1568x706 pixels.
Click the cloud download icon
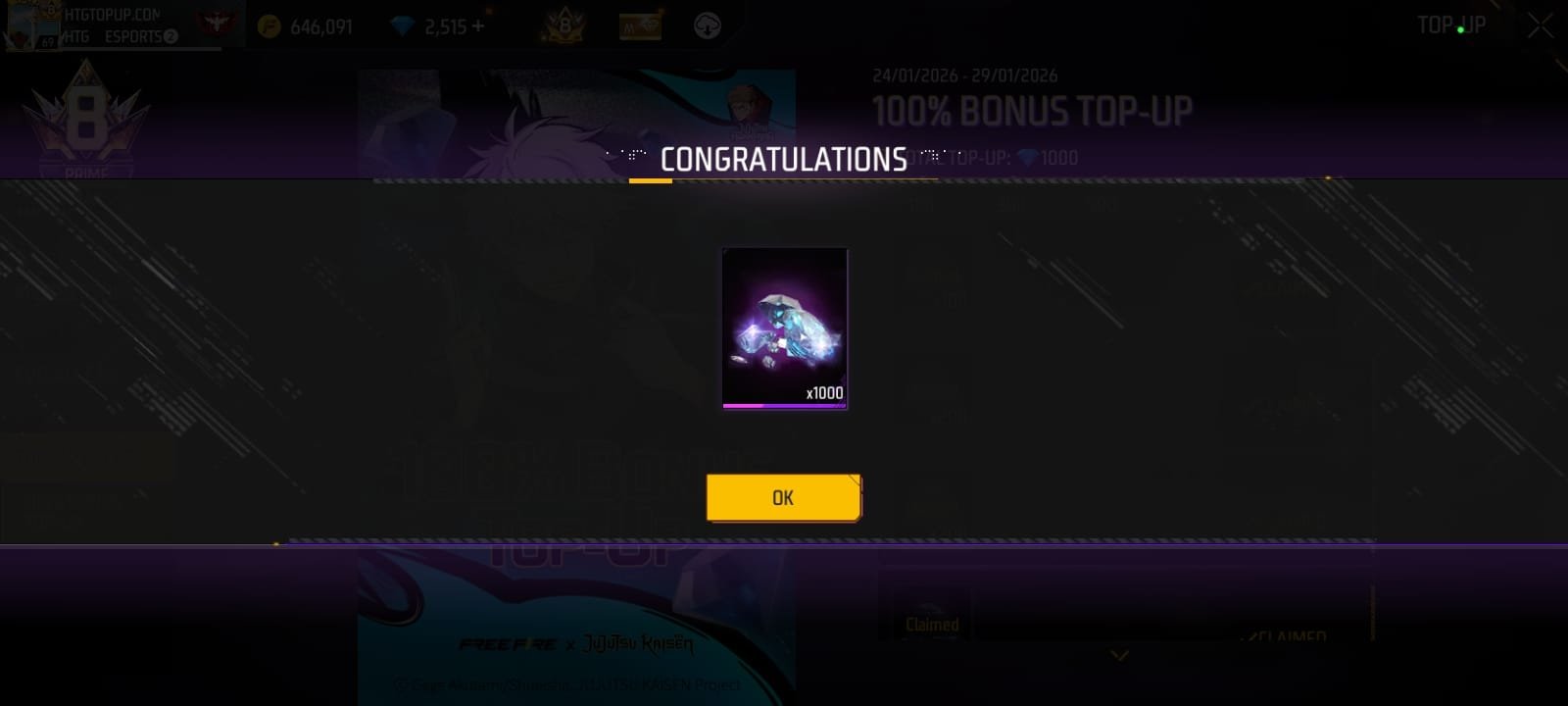[708, 25]
